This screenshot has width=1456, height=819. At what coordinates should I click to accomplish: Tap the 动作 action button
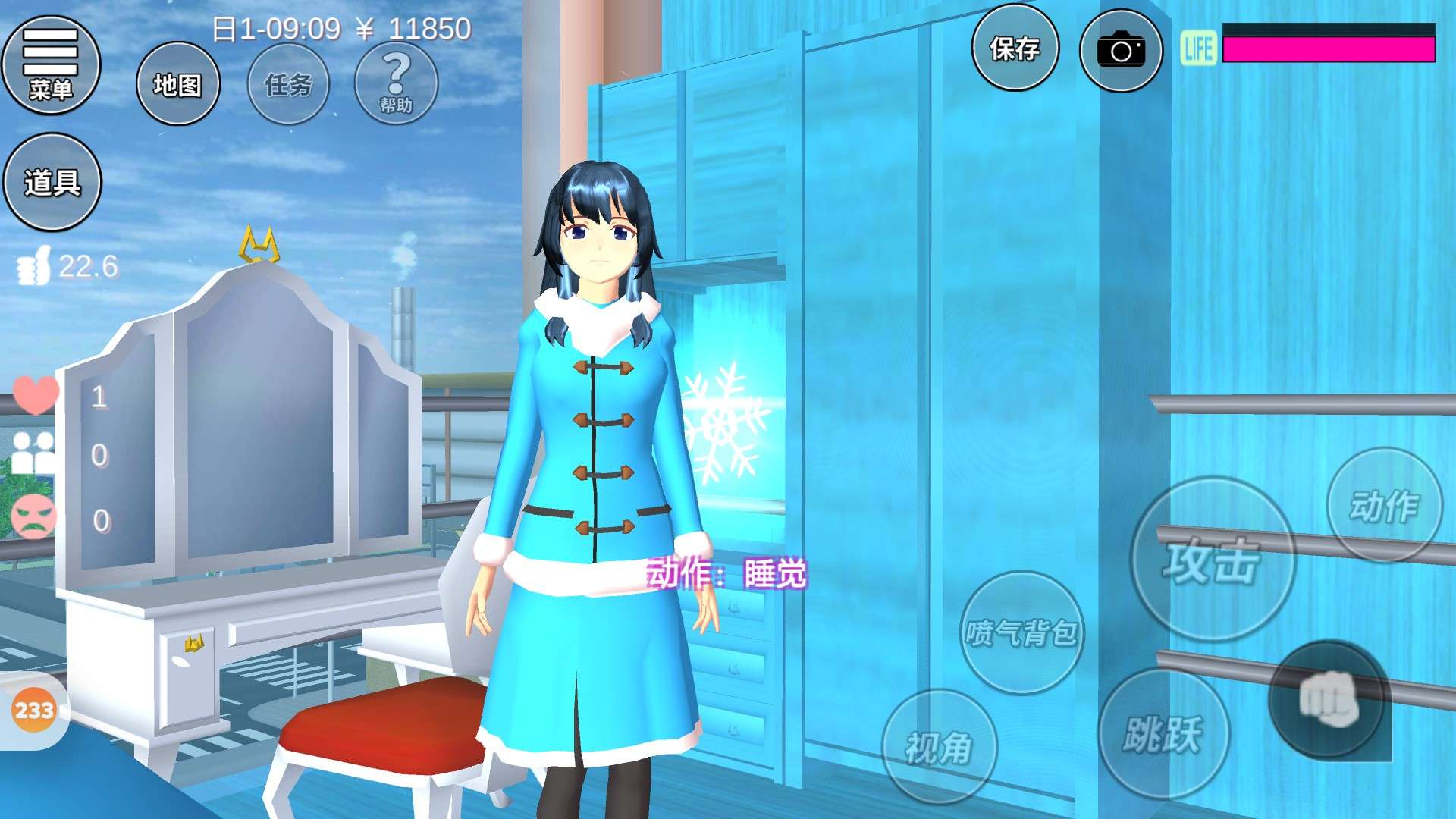[x=1384, y=506]
